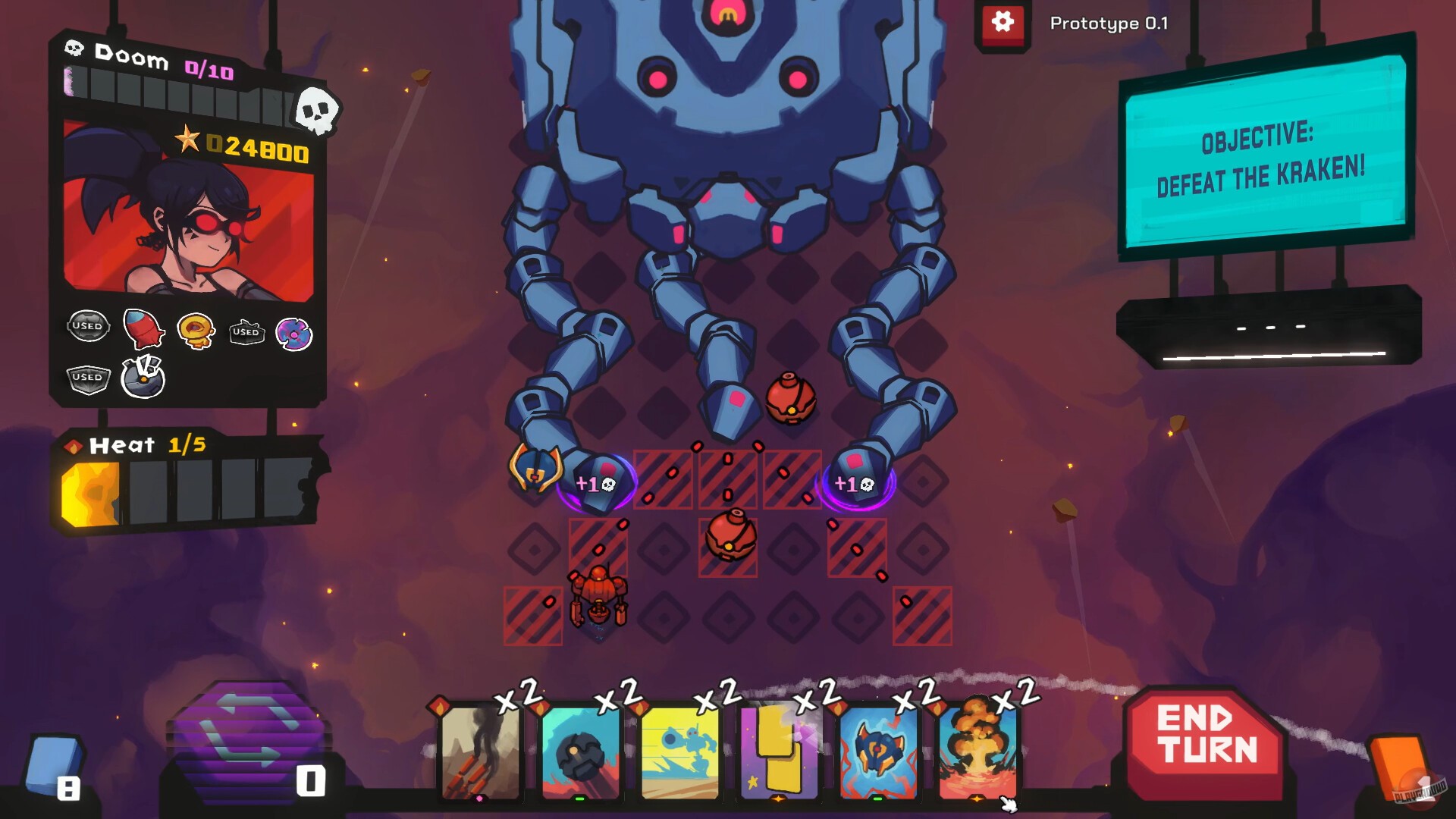Open the red settings gear icon

[1003, 23]
